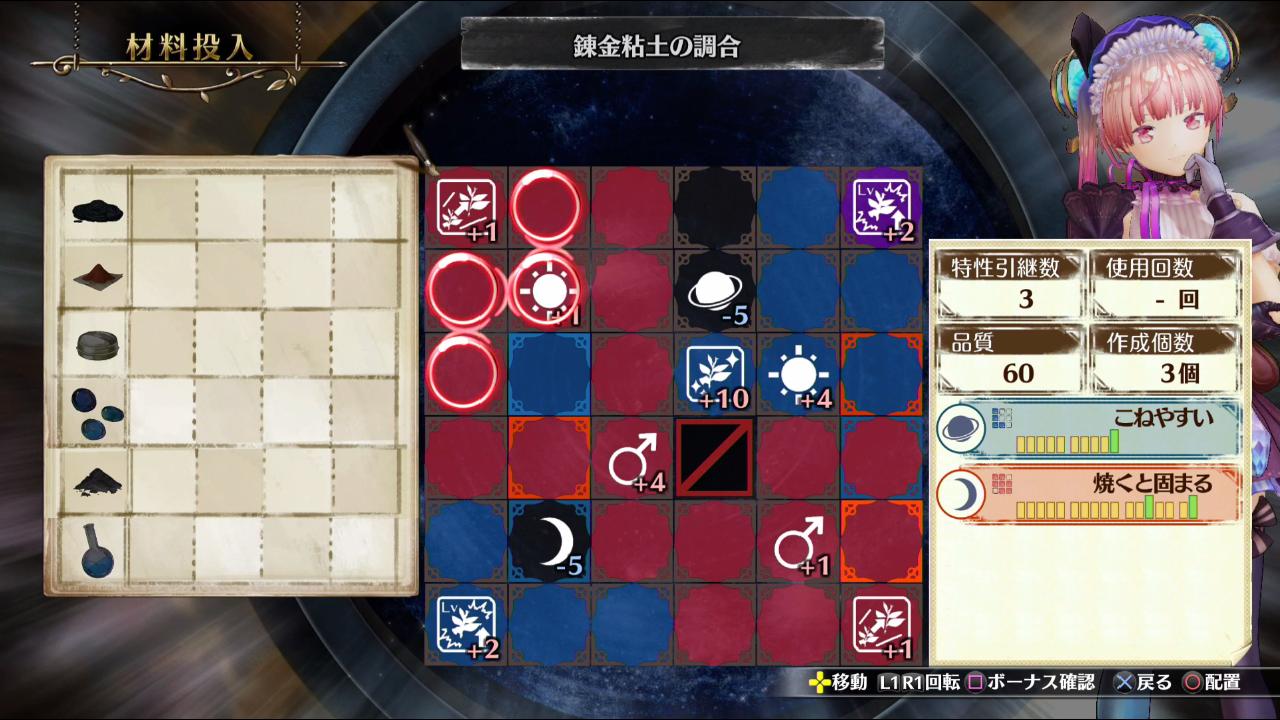Select the crescent moon -5 tile
The image size is (1280, 720).
pos(548,542)
